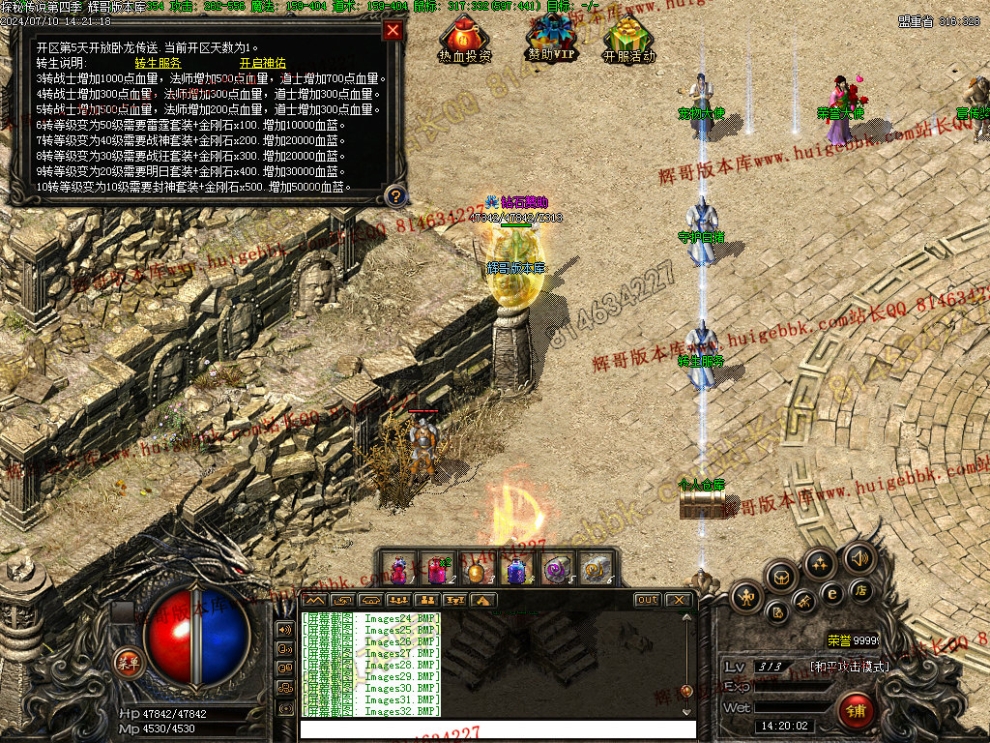Select the 开启神佑 link
Screen dimensions: 990x743
pyautogui.click(x=263, y=63)
